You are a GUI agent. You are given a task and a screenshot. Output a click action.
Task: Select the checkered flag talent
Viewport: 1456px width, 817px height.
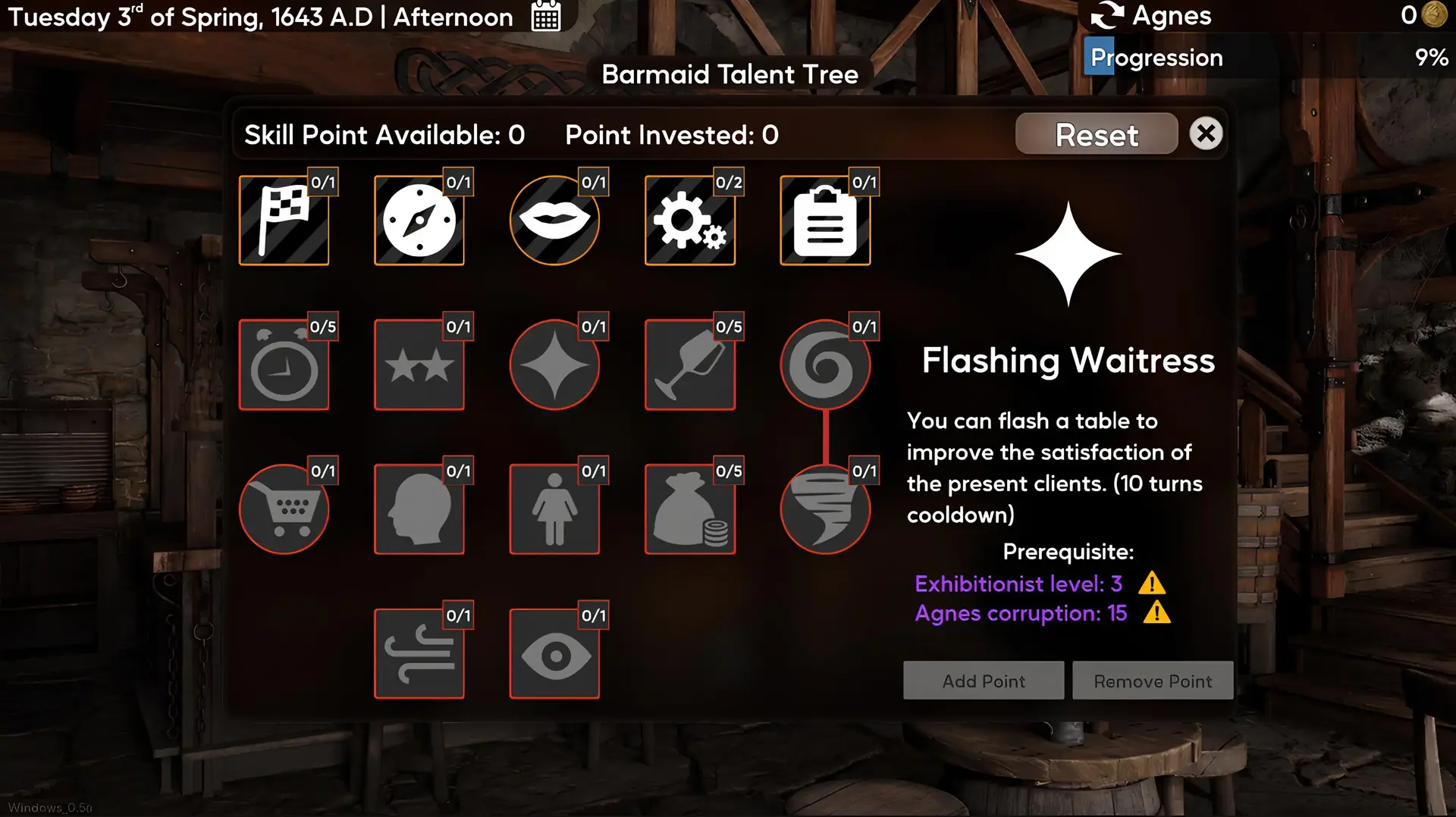[284, 221]
